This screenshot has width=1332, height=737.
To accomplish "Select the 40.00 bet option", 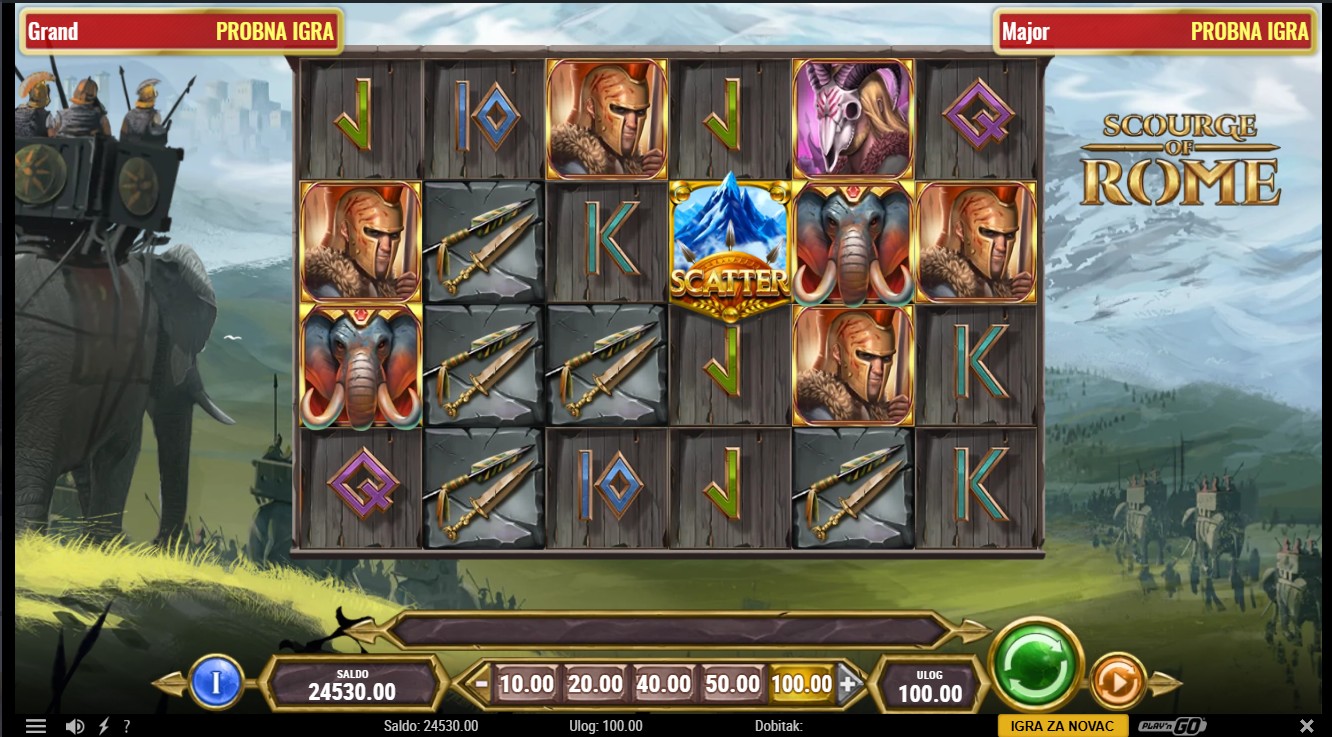I will tap(664, 684).
